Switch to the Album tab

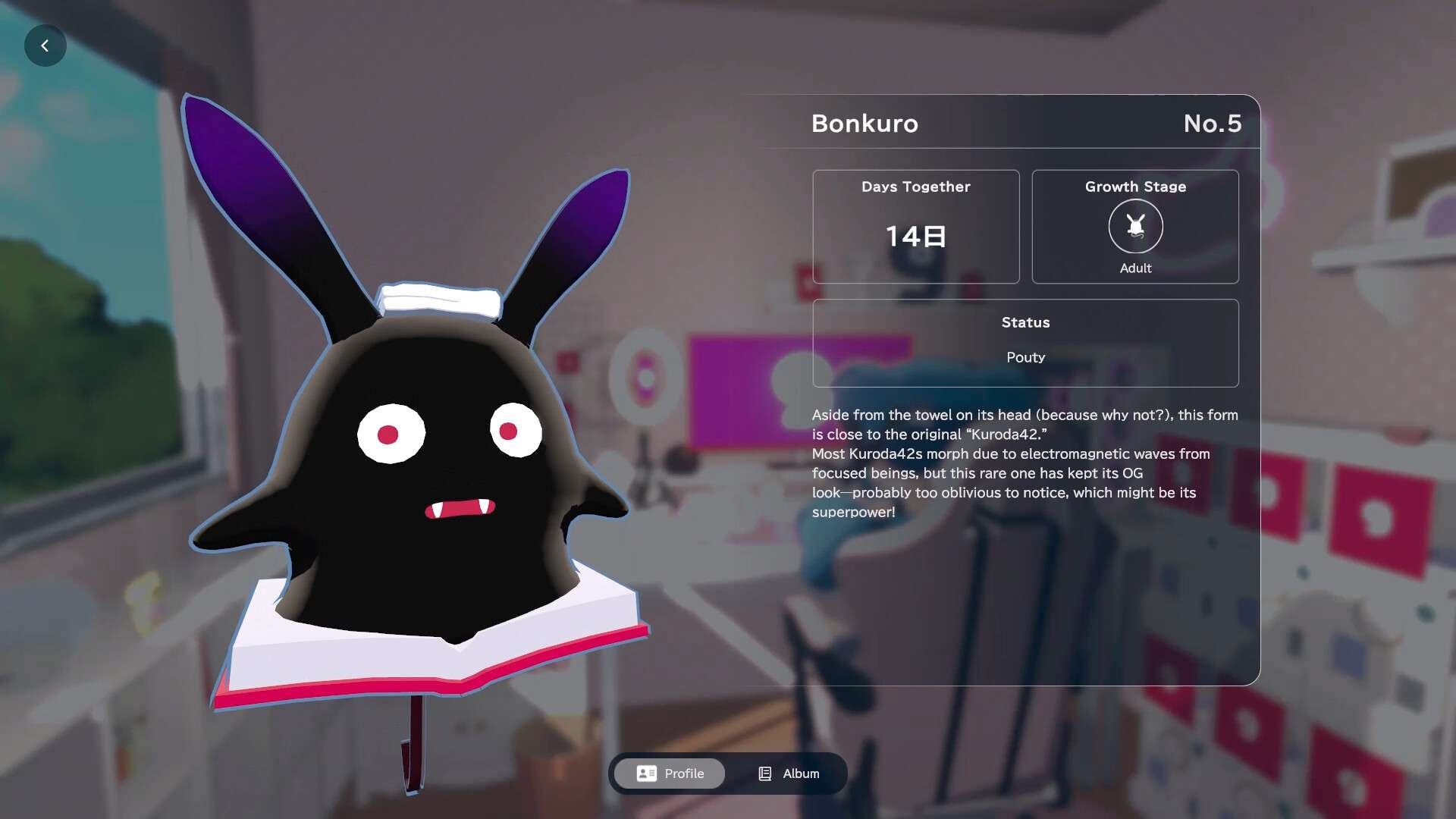pos(788,773)
